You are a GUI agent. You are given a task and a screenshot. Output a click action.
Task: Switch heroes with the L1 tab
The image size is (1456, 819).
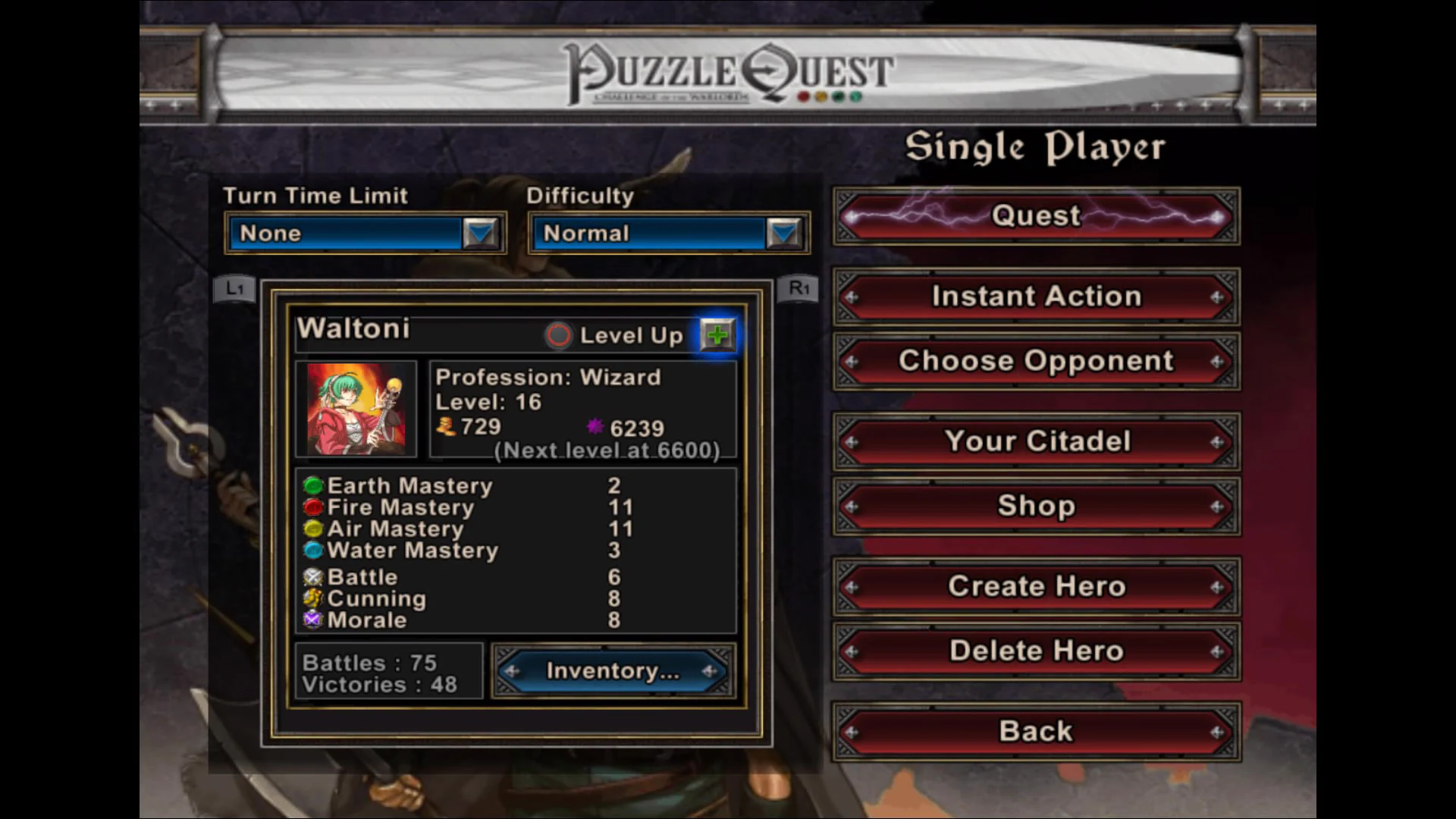click(x=234, y=288)
